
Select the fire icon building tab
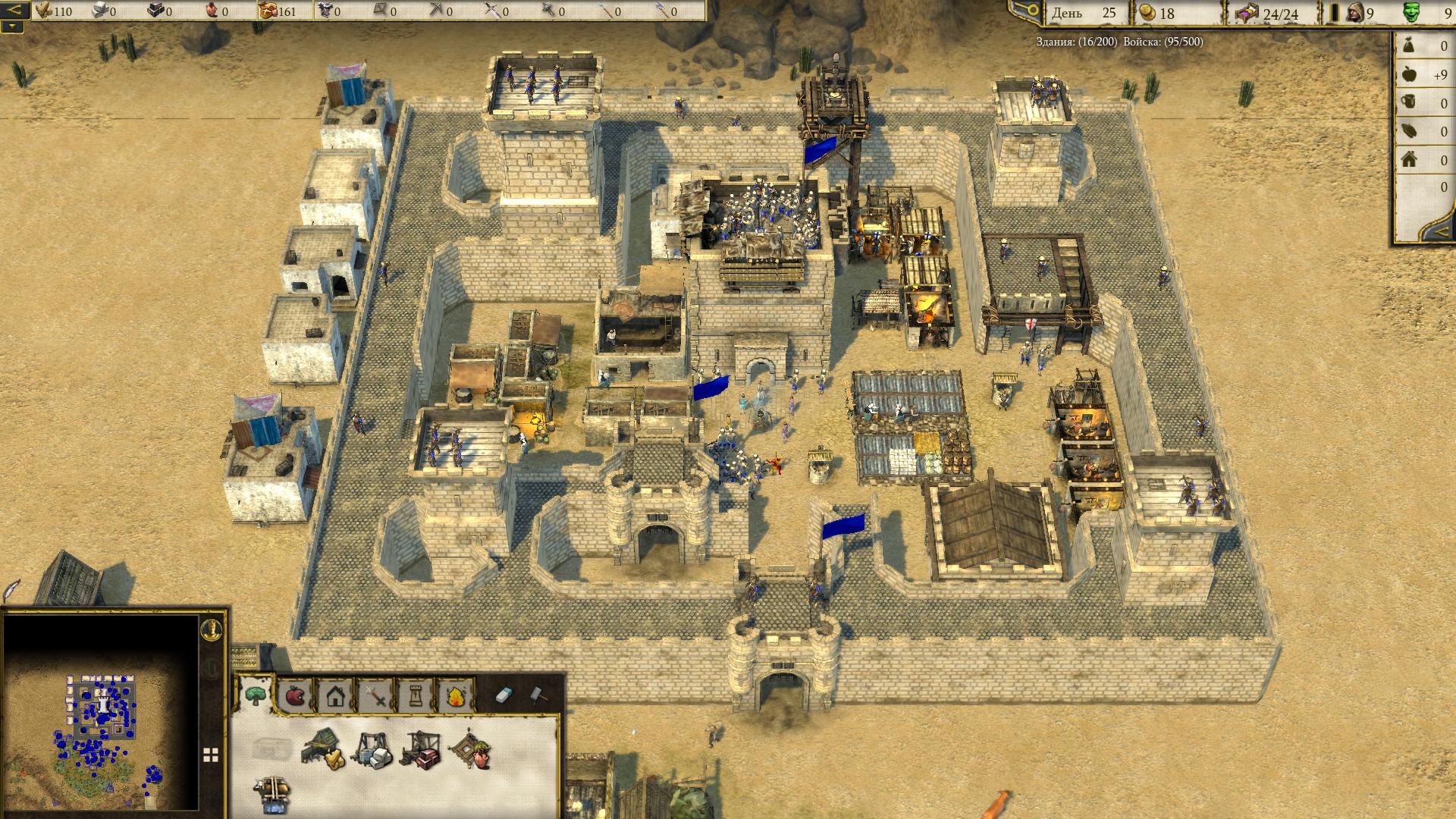pyautogui.click(x=455, y=695)
